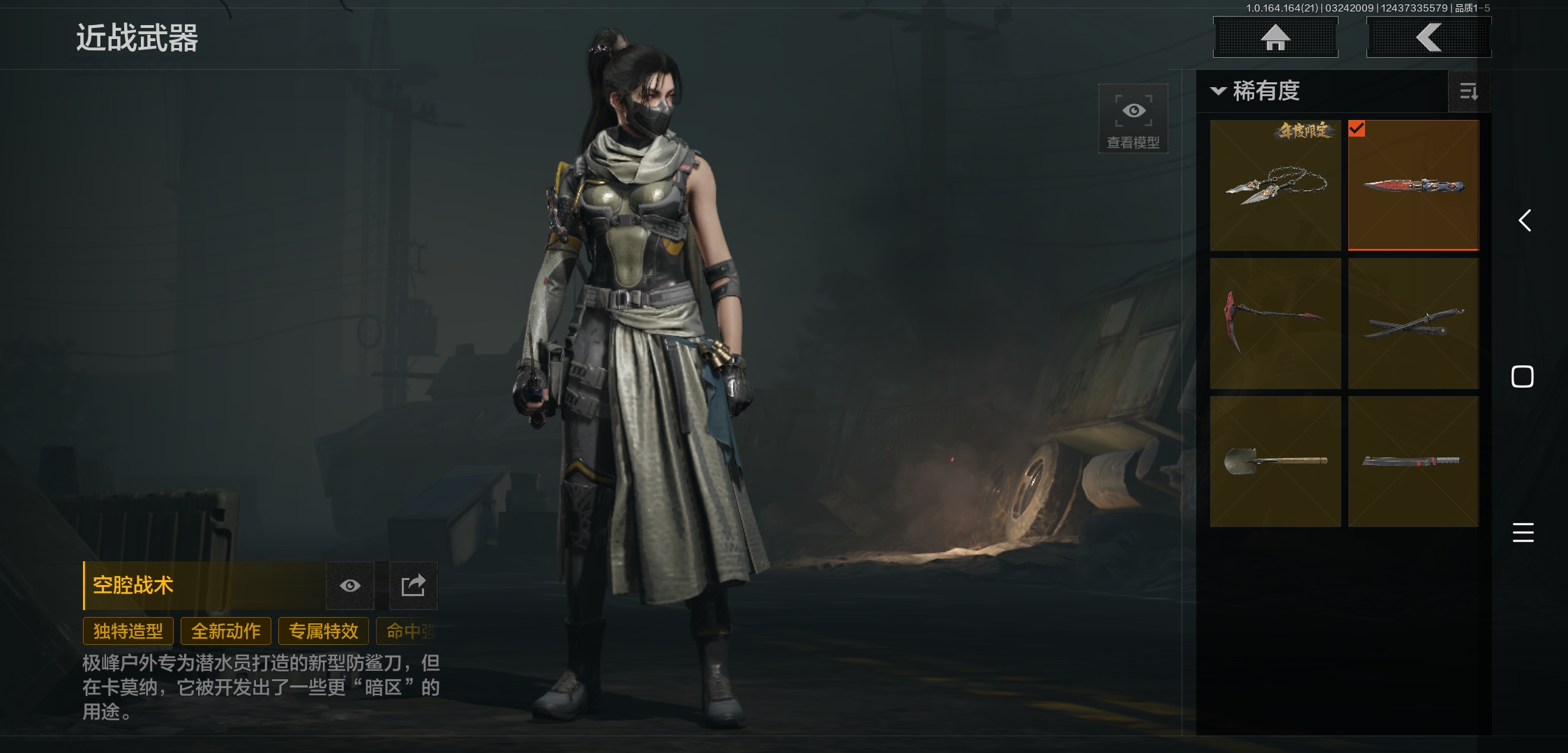Screen dimensions: 1568x753
Task: Share the 空腔战术 skin
Action: coord(413,586)
